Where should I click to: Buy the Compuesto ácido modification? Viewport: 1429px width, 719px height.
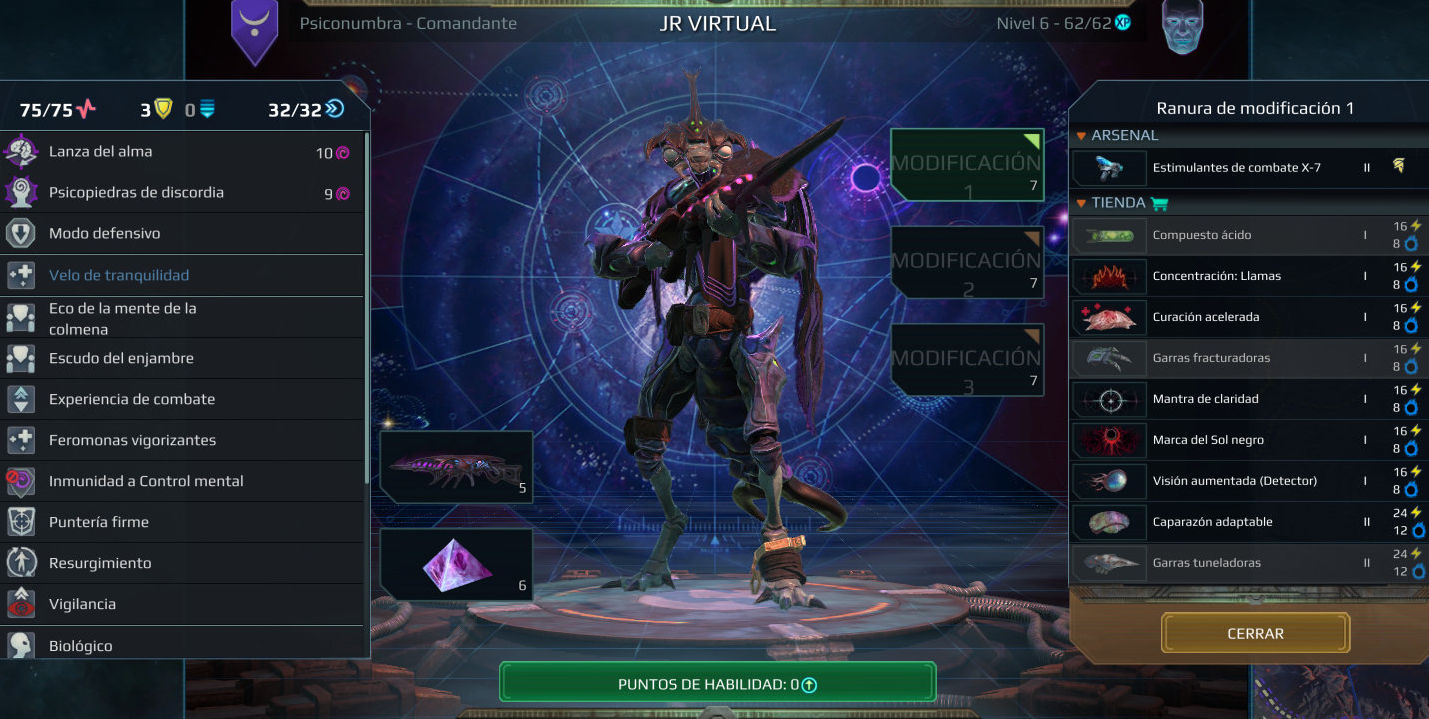1236,235
